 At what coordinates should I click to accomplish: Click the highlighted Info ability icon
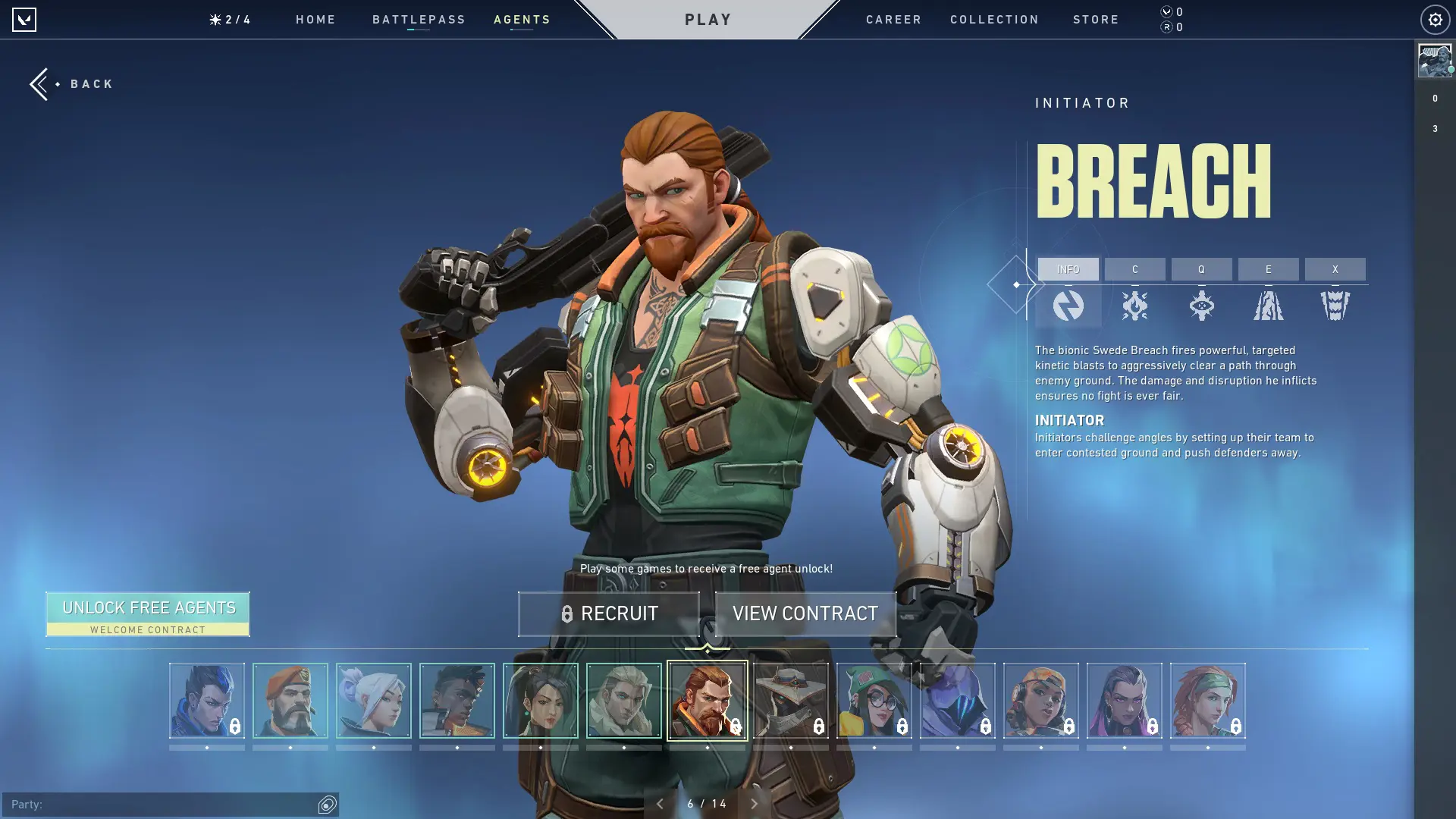(x=1068, y=305)
